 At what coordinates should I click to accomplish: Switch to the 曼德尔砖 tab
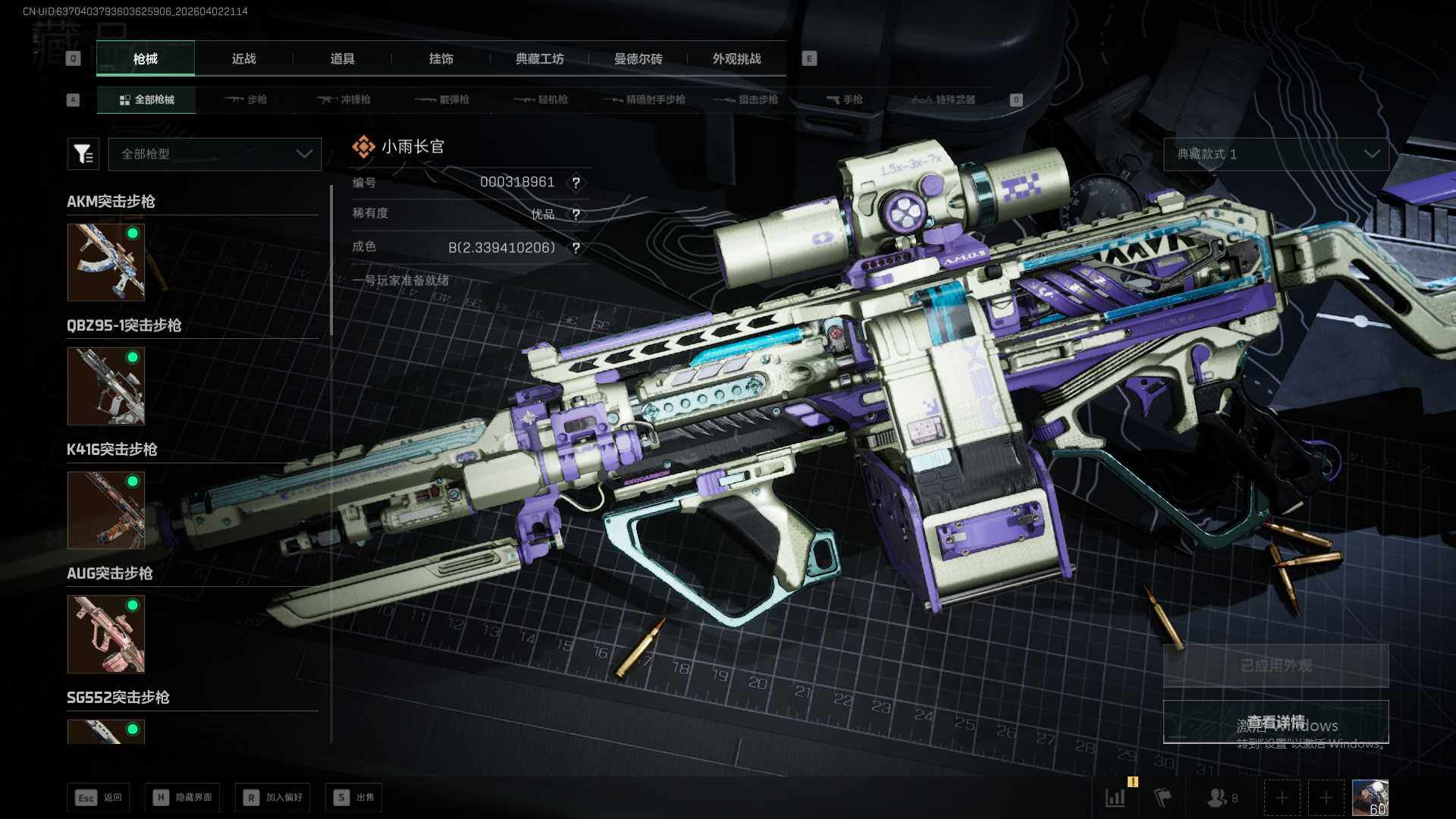click(x=638, y=58)
